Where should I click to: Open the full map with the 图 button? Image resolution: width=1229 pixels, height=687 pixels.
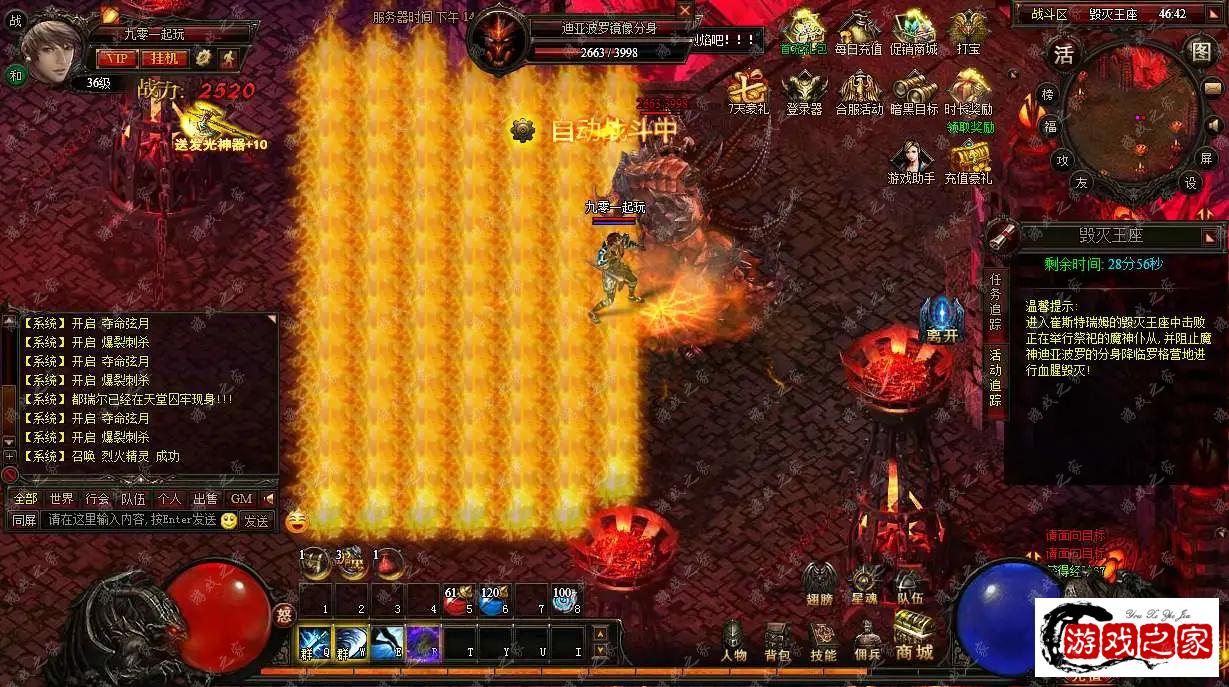pos(1200,52)
